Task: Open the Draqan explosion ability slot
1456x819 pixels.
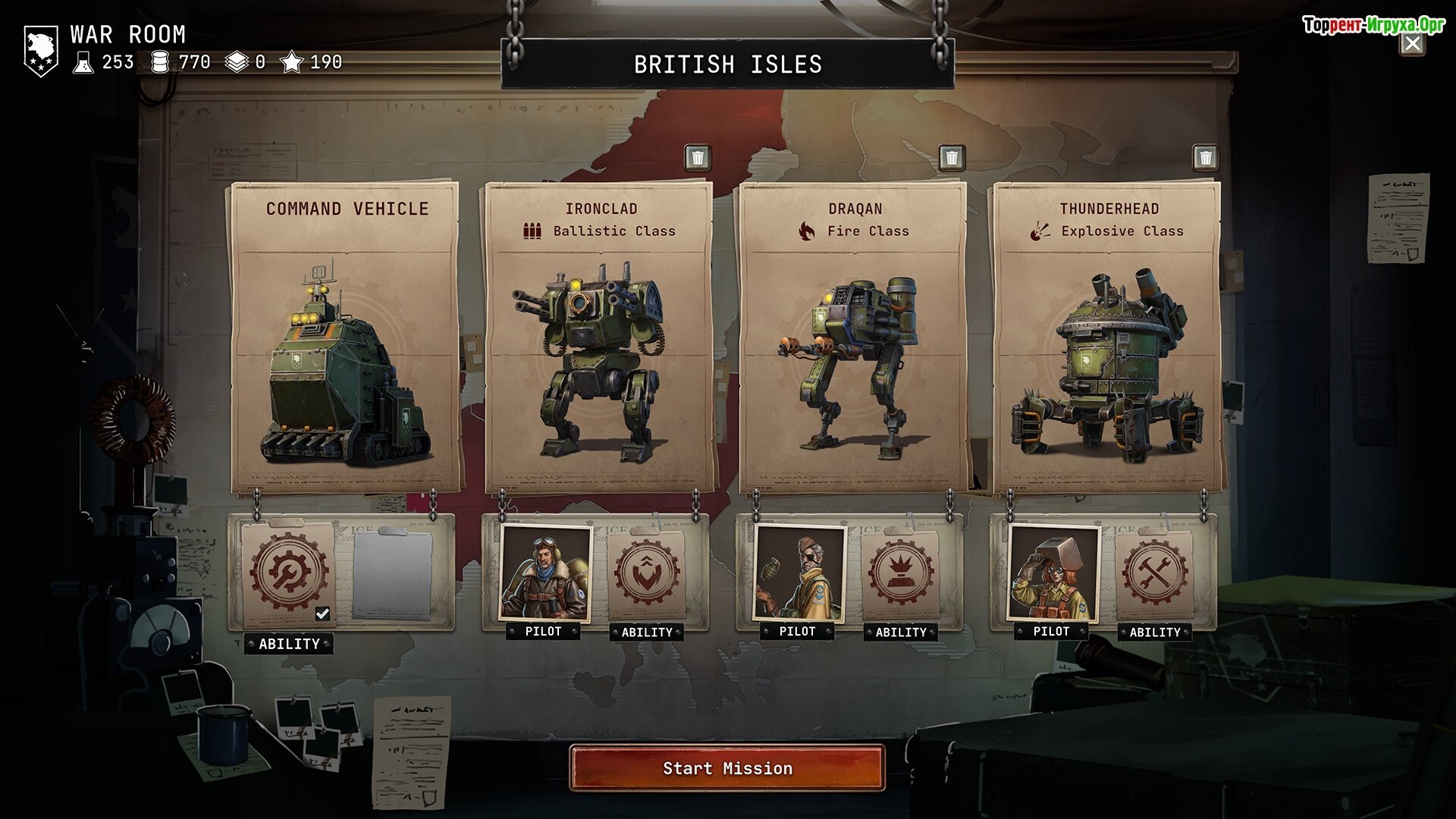Action: point(901,573)
